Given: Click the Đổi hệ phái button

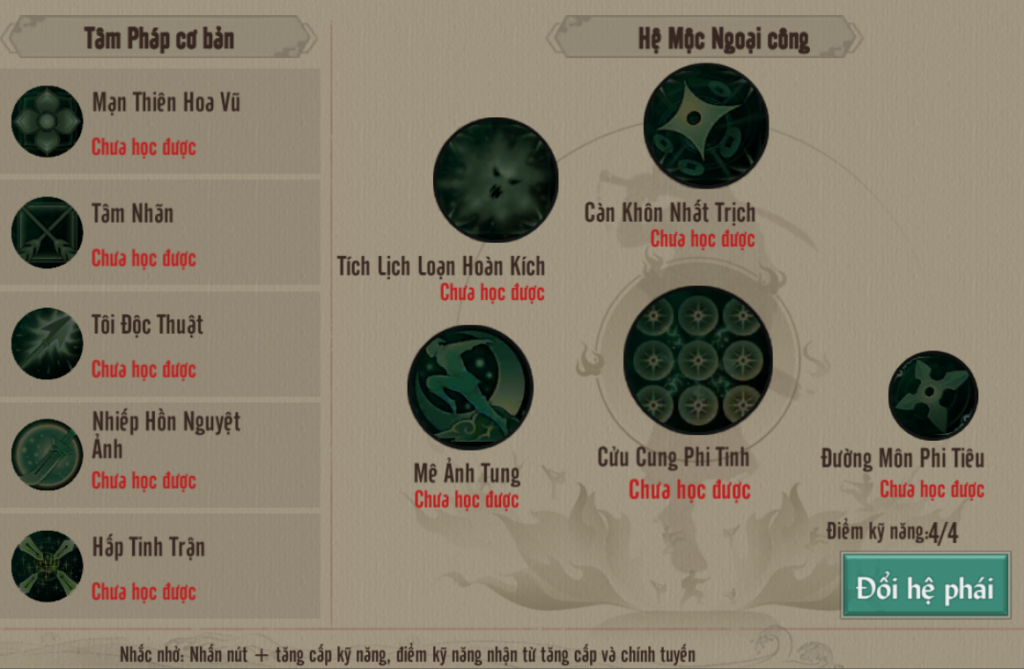Looking at the screenshot, I should click(925, 588).
